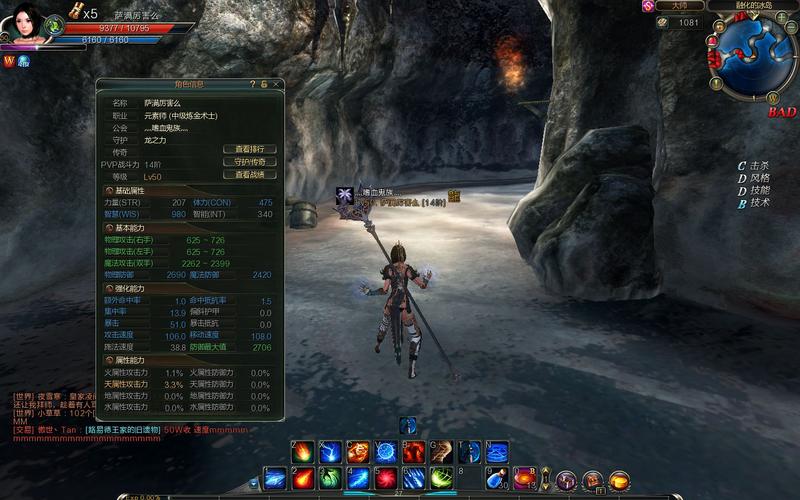Click the pink S shop icon
Viewport: 800px width, 500px height.
click(x=648, y=6)
